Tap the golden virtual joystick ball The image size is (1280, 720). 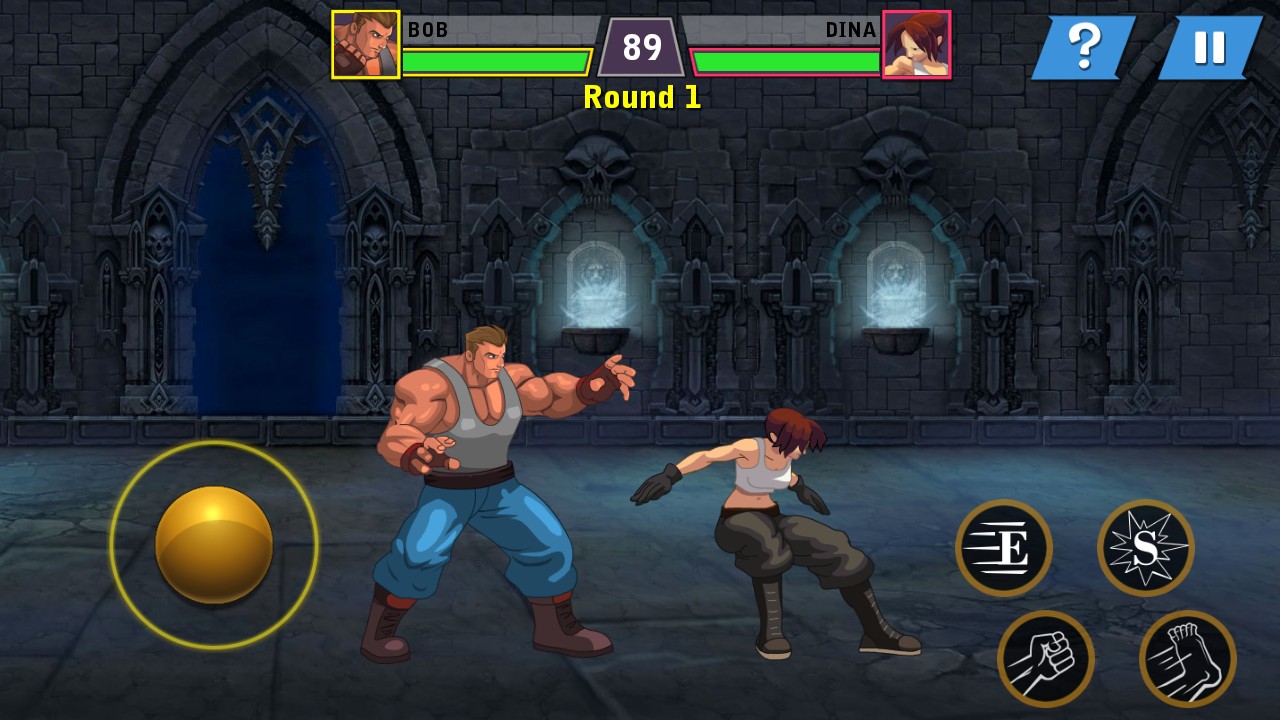[x=214, y=544]
